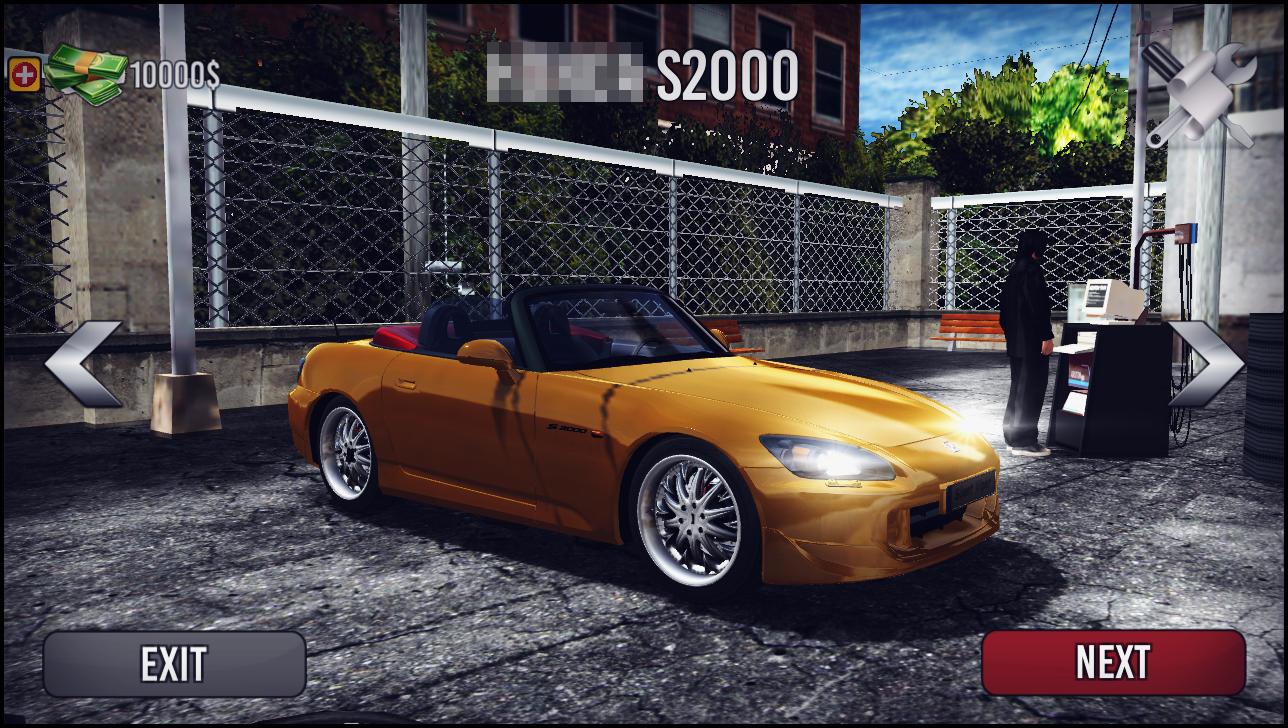Image resolution: width=1288 pixels, height=728 pixels.
Task: Confirm the car with the NEXT button
Action: [1112, 662]
